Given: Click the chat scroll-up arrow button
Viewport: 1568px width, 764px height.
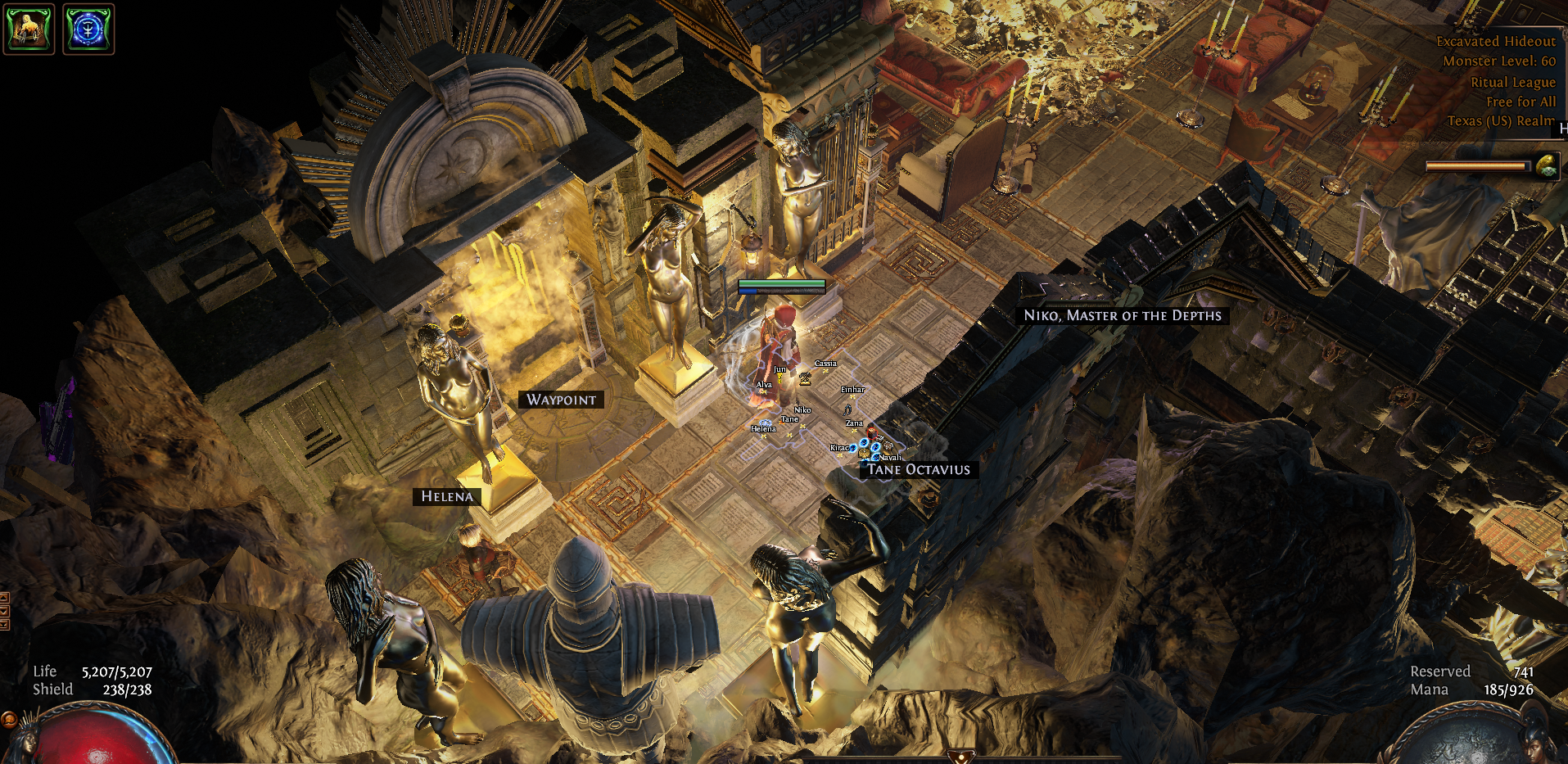Looking at the screenshot, I should coord(4,598).
